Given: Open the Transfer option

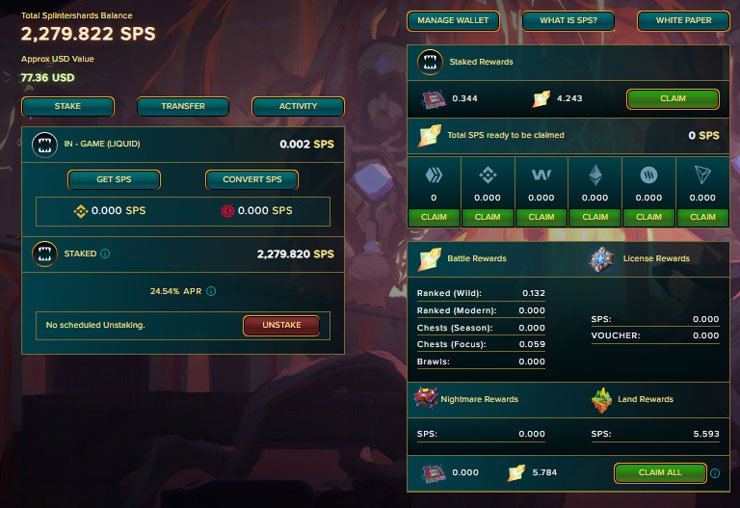Looking at the screenshot, I should [x=183, y=106].
